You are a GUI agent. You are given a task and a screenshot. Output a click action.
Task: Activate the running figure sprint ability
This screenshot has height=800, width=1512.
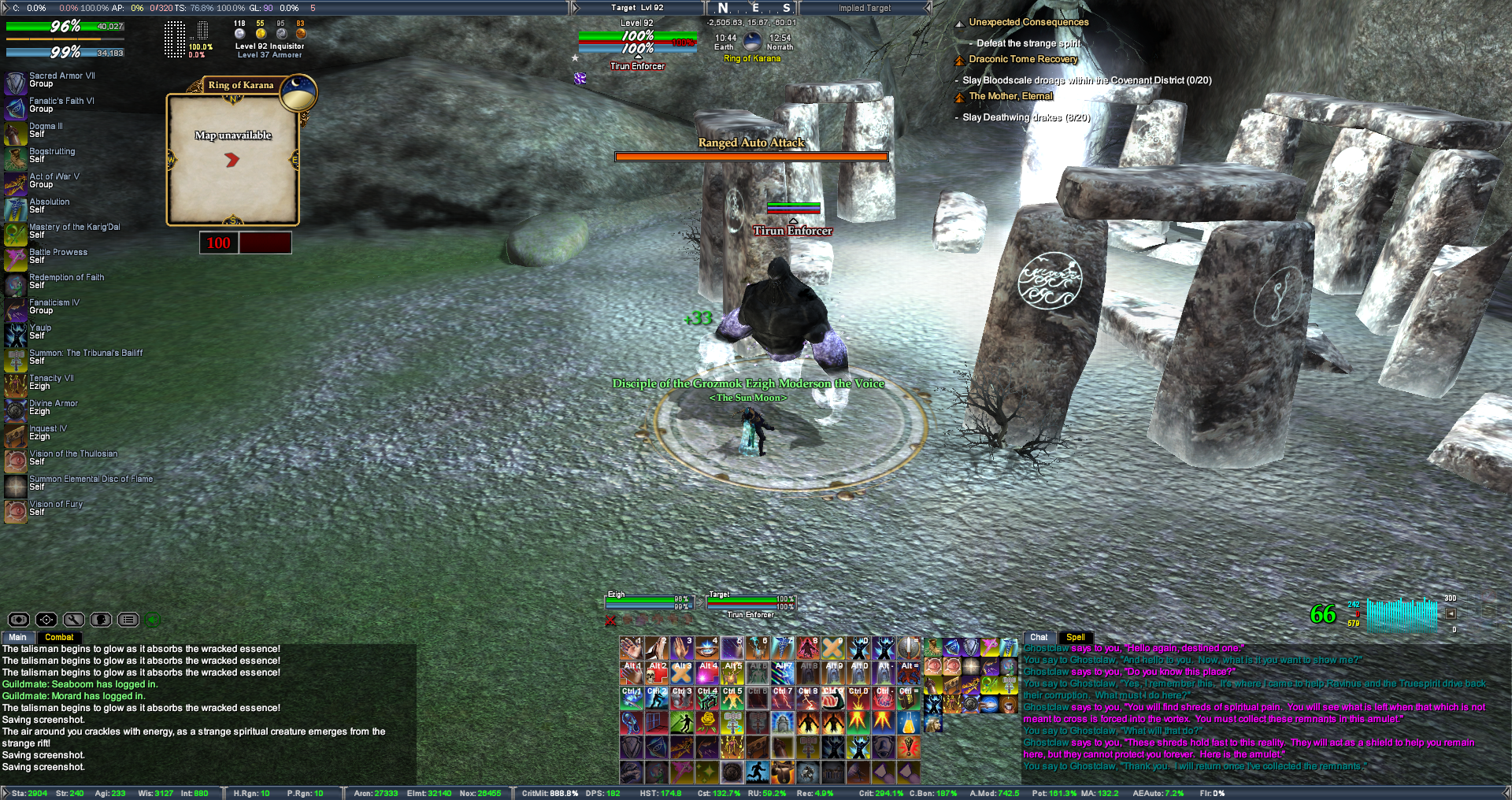click(758, 772)
